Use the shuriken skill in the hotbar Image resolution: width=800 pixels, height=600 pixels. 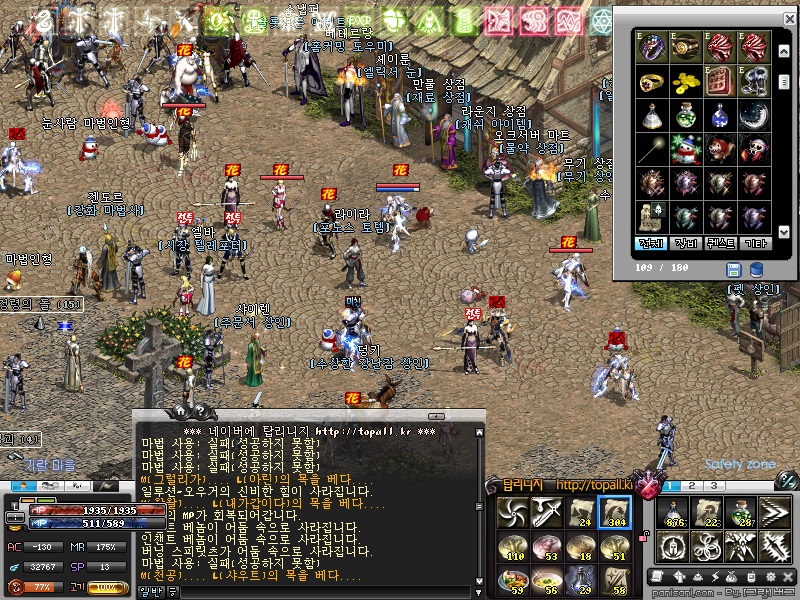[x=513, y=512]
